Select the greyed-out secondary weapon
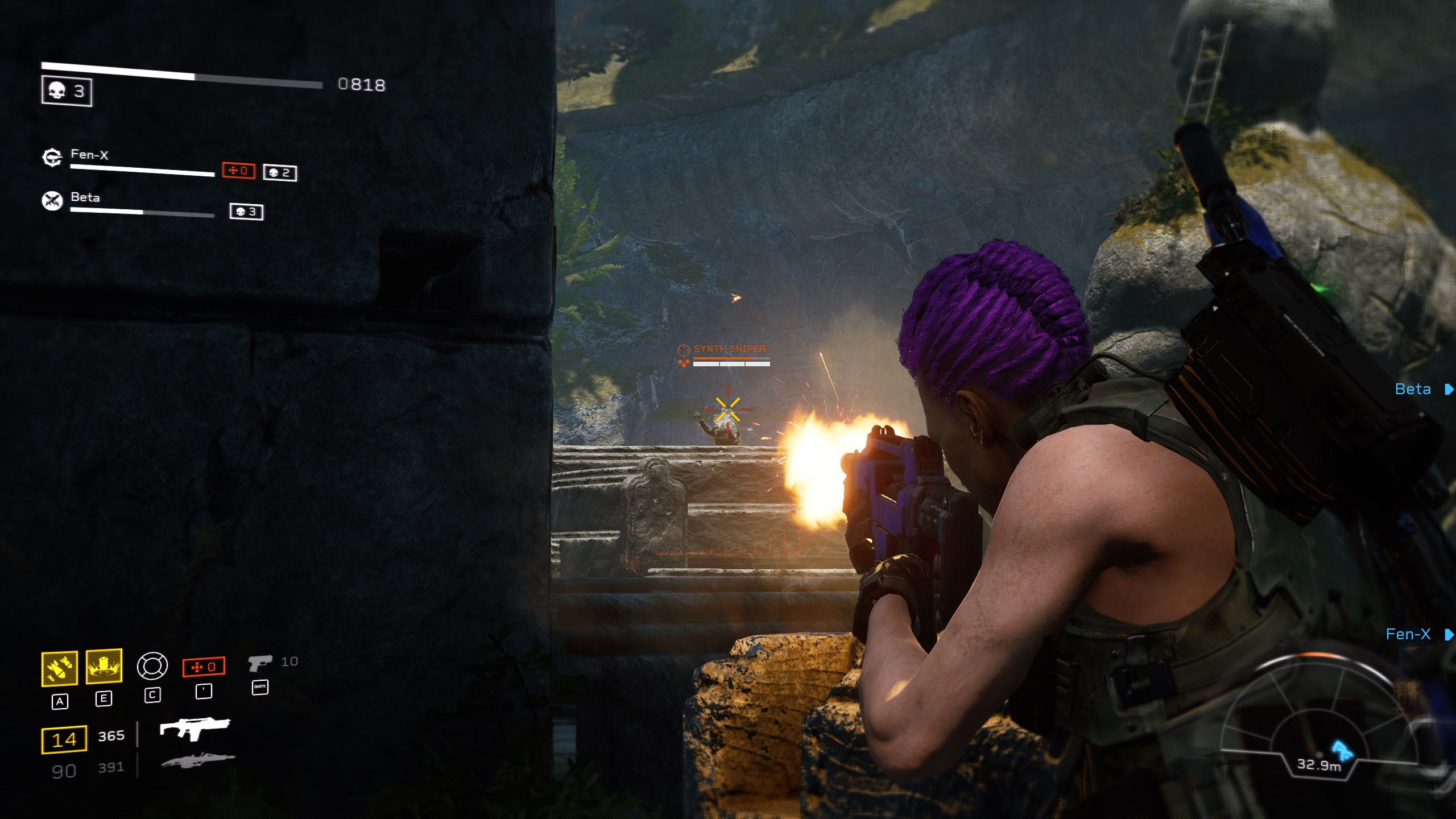 tap(198, 760)
